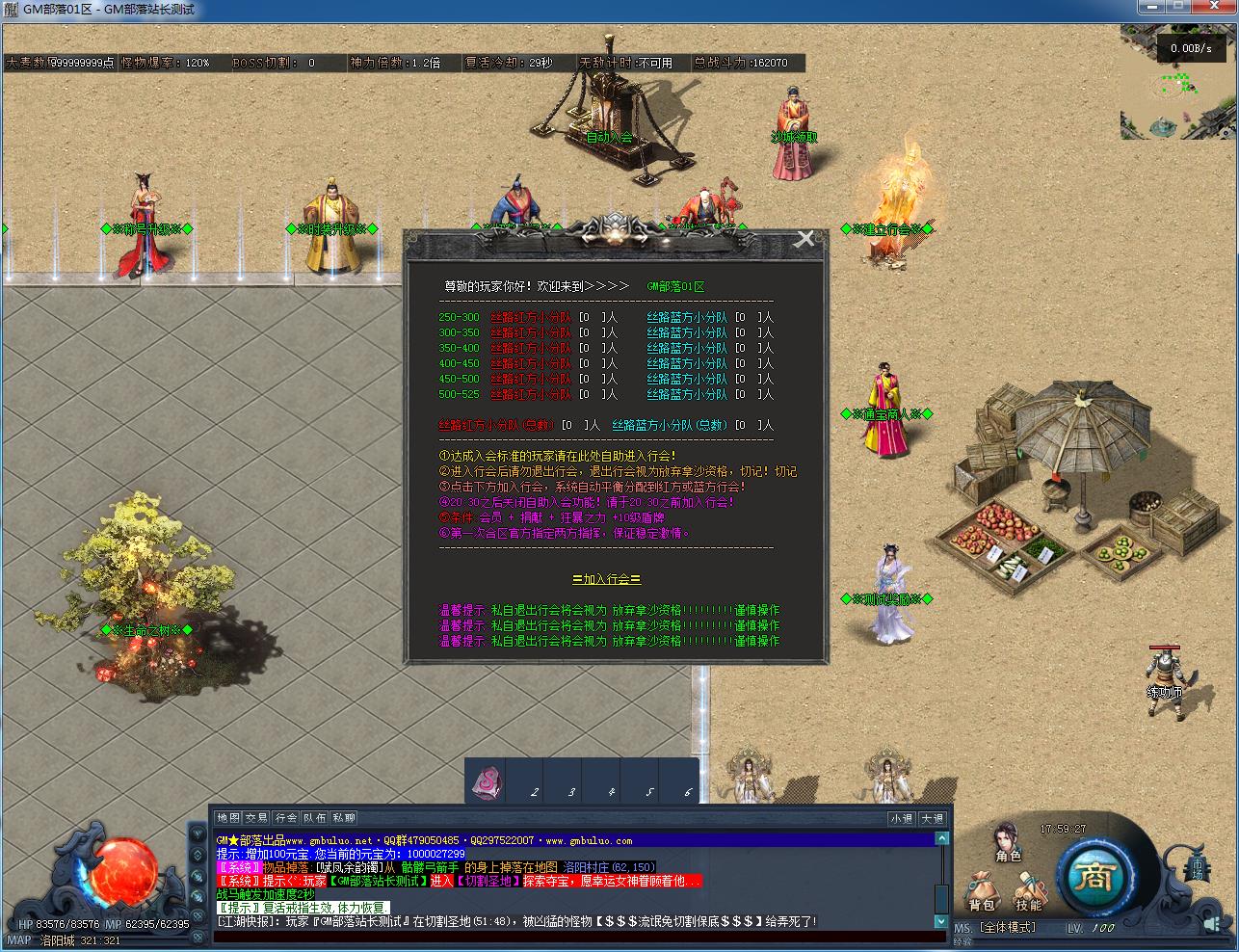The height and width of the screenshot is (952, 1239).
Task: Focus the chat input field
Action: tap(578, 937)
